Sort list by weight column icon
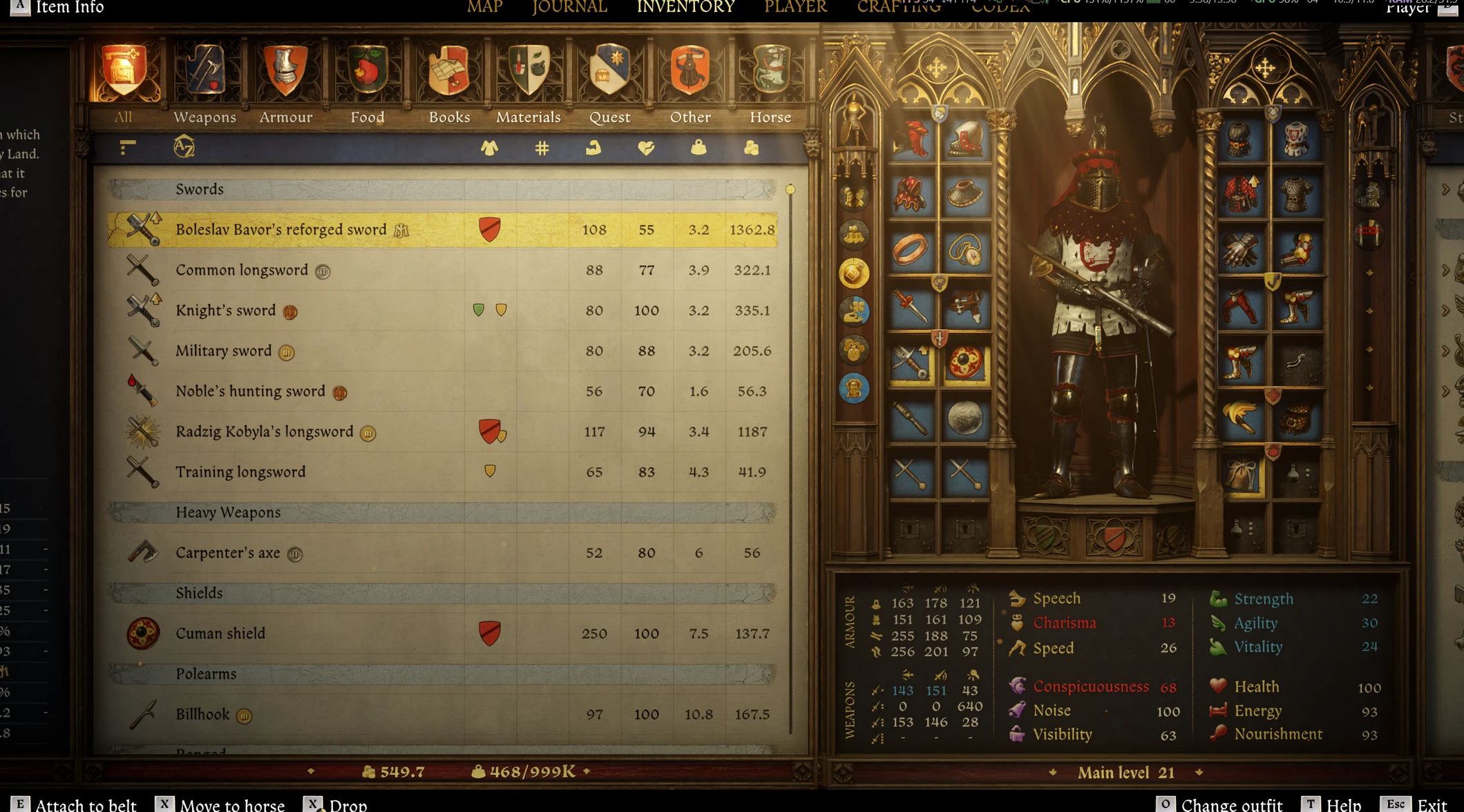Screen dimensions: 1464x812 698,148
